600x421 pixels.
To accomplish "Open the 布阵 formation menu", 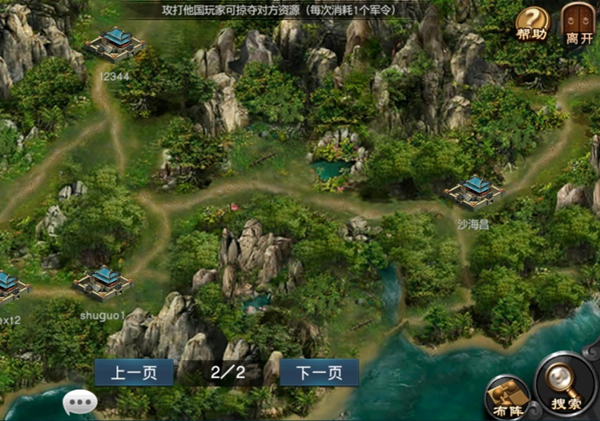I will click(506, 397).
